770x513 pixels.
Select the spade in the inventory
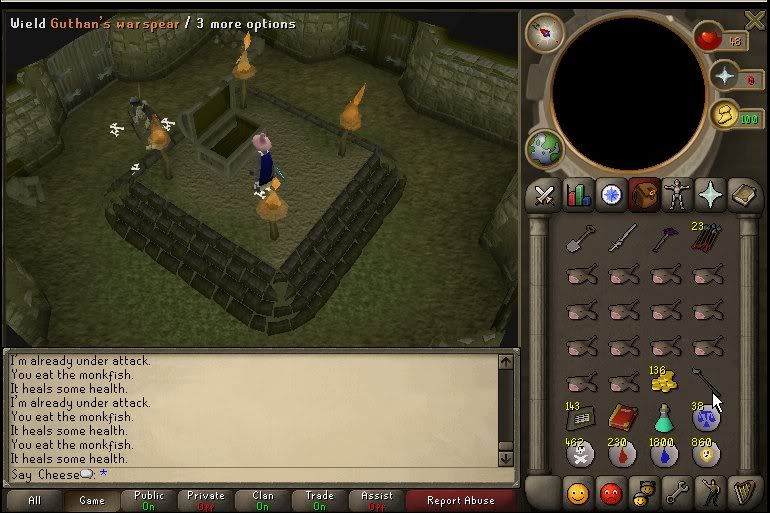point(579,238)
